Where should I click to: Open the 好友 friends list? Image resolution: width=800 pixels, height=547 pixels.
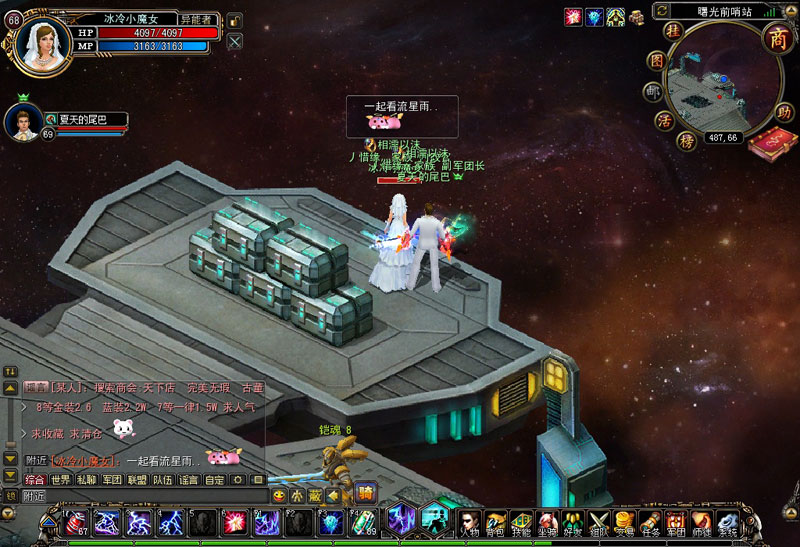point(572,522)
